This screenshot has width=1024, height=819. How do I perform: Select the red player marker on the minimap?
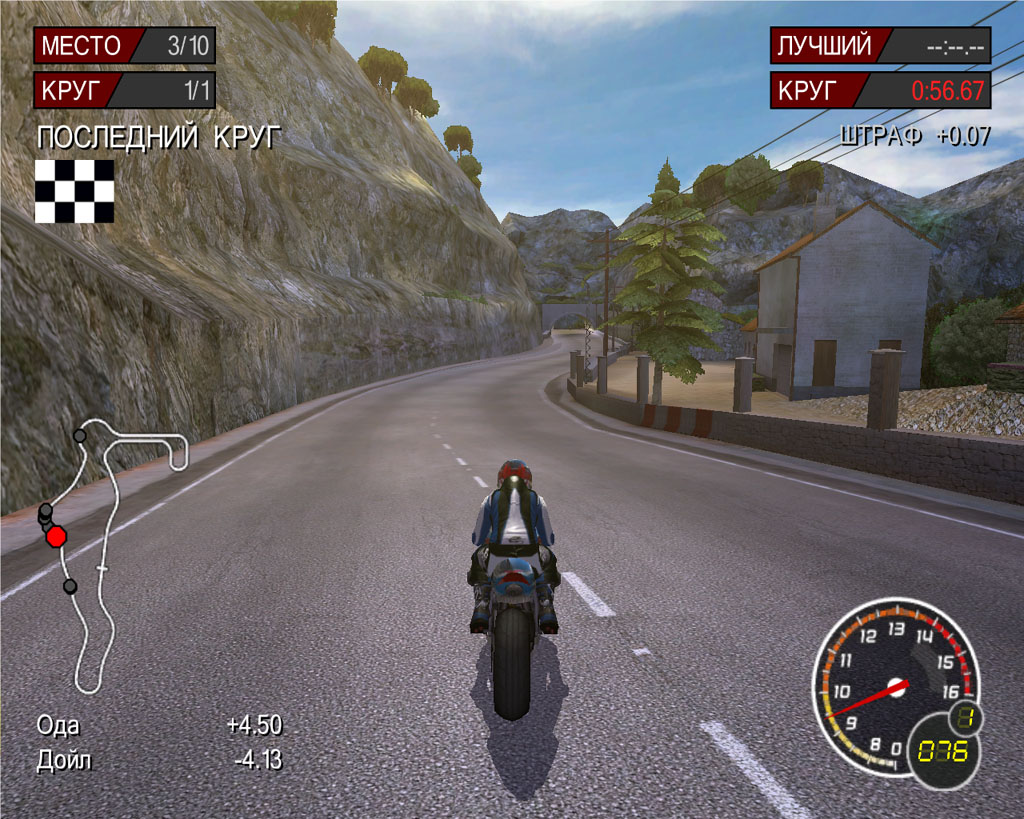(x=56, y=536)
